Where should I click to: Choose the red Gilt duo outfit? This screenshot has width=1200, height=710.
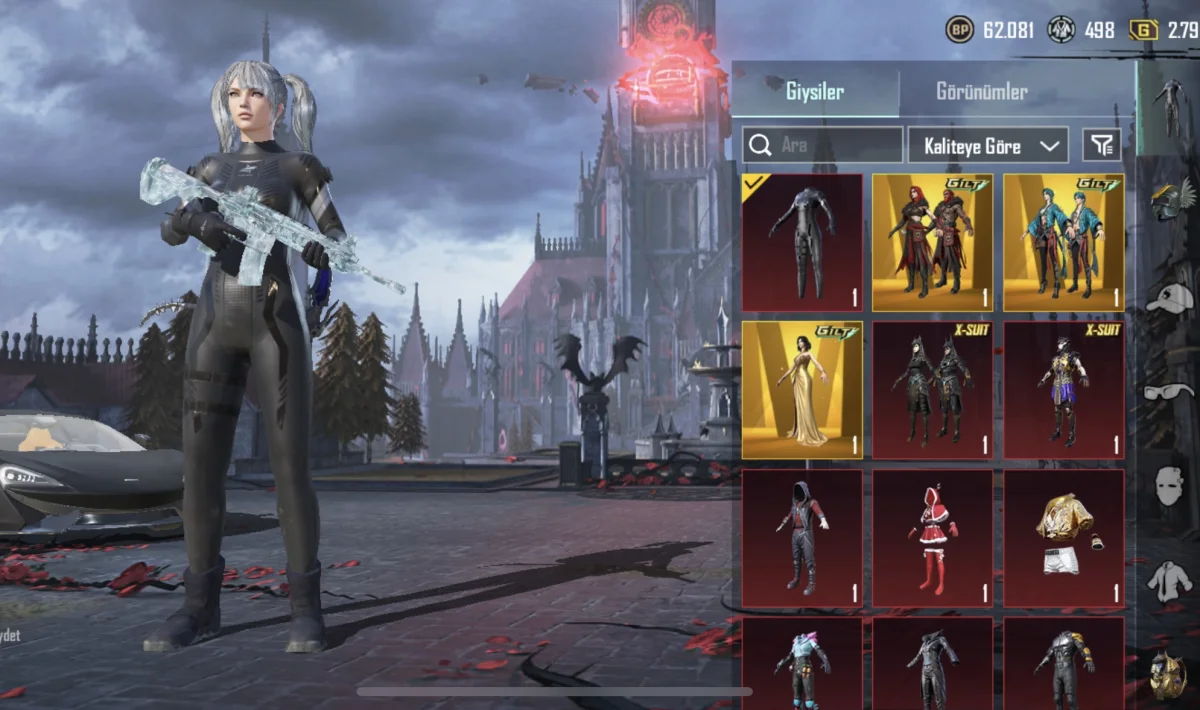[932, 242]
